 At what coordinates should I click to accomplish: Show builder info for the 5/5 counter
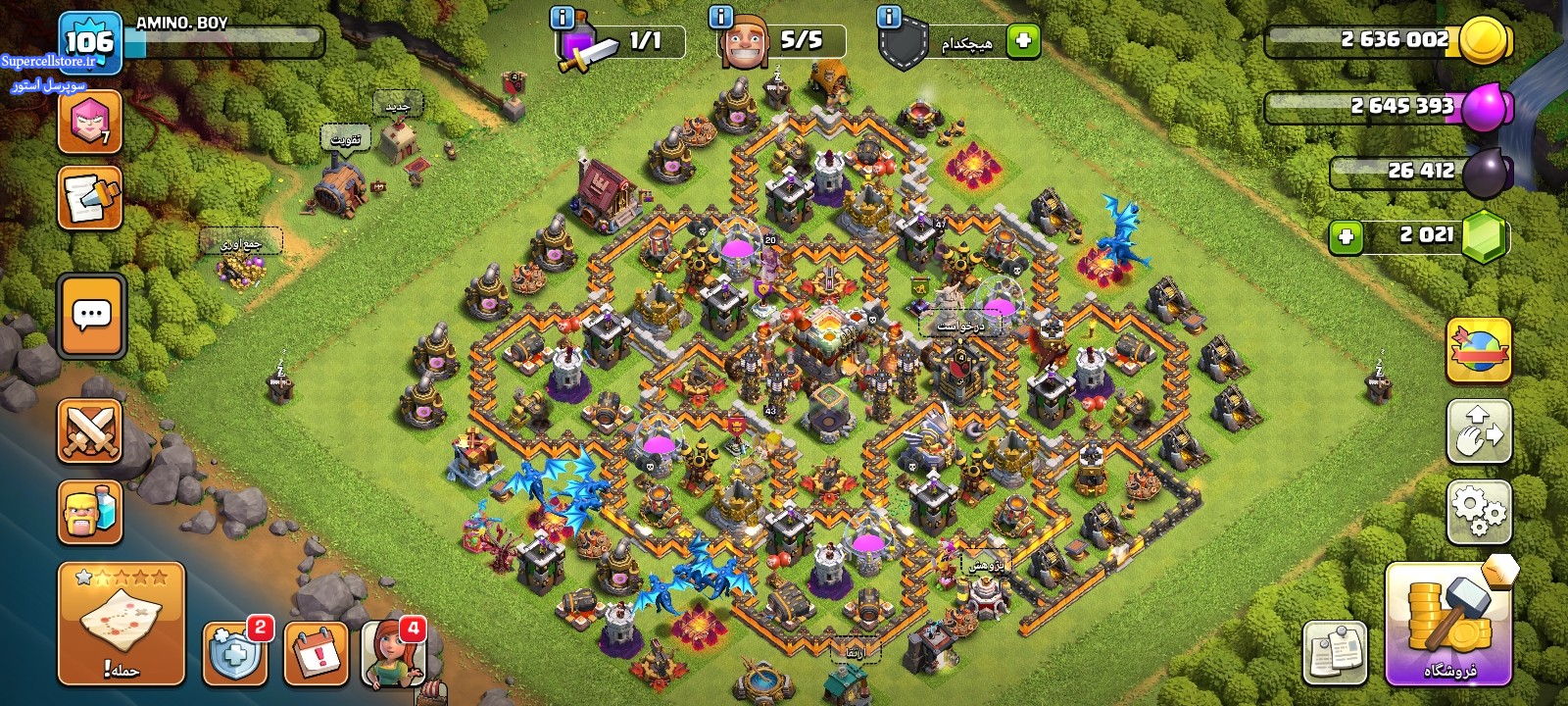point(720,17)
